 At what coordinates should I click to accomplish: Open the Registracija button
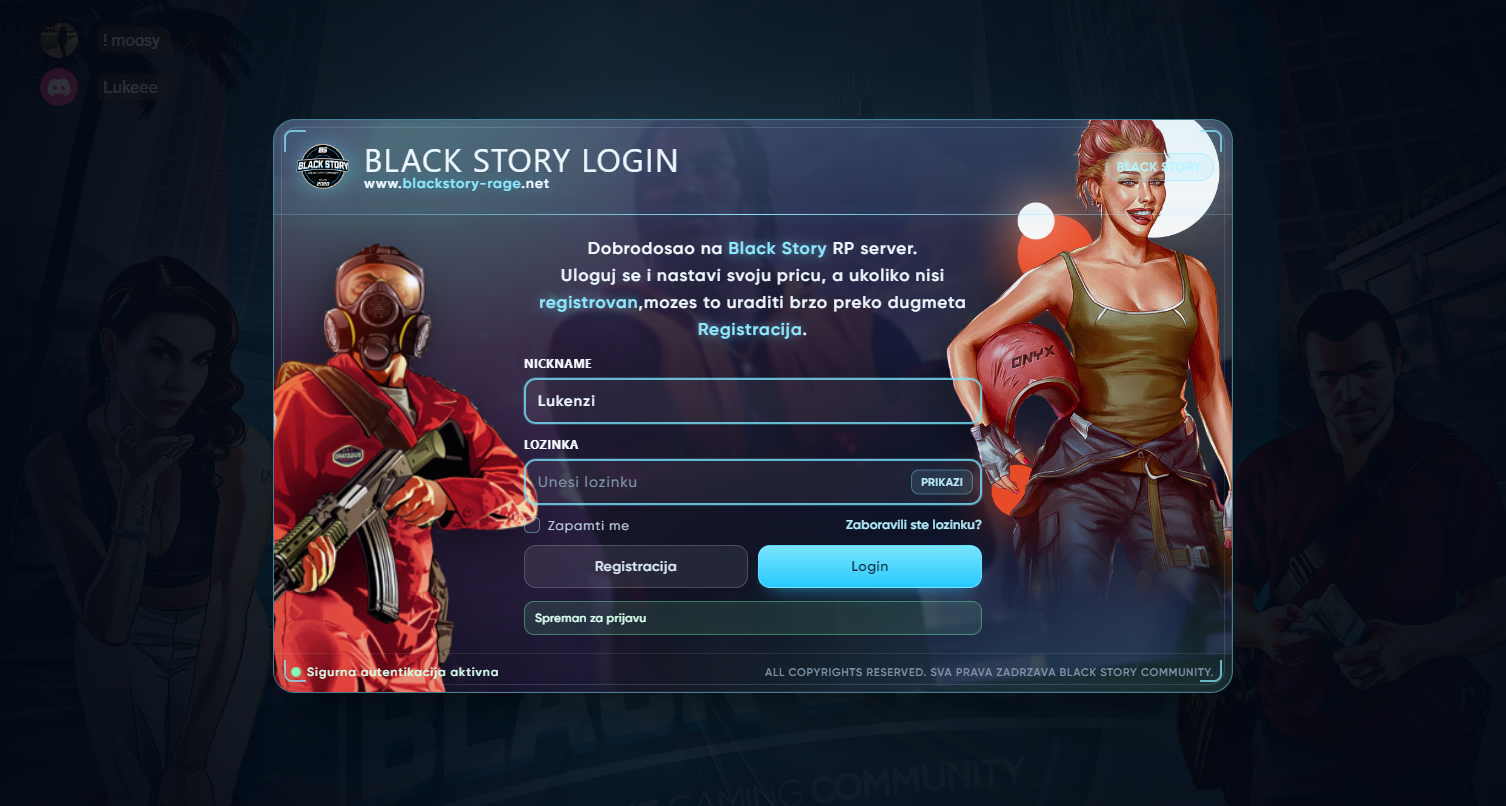[x=635, y=566]
